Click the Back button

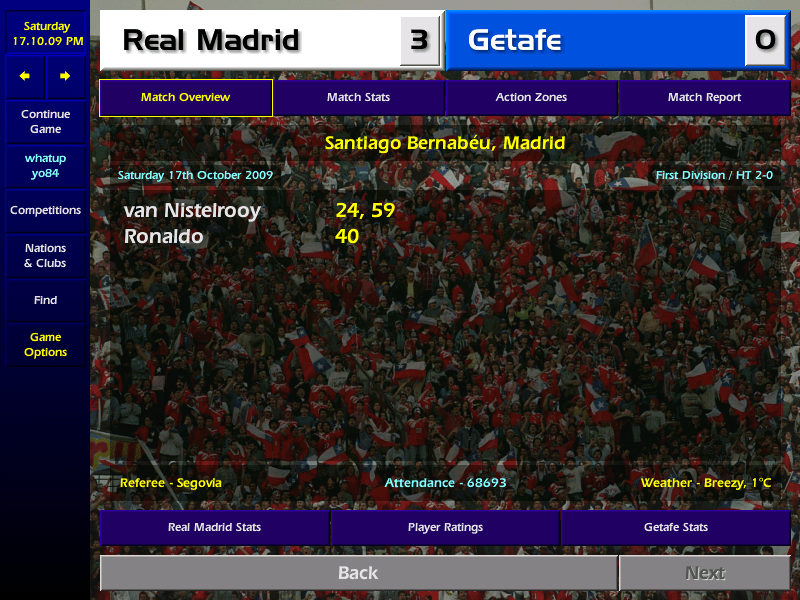pos(358,573)
